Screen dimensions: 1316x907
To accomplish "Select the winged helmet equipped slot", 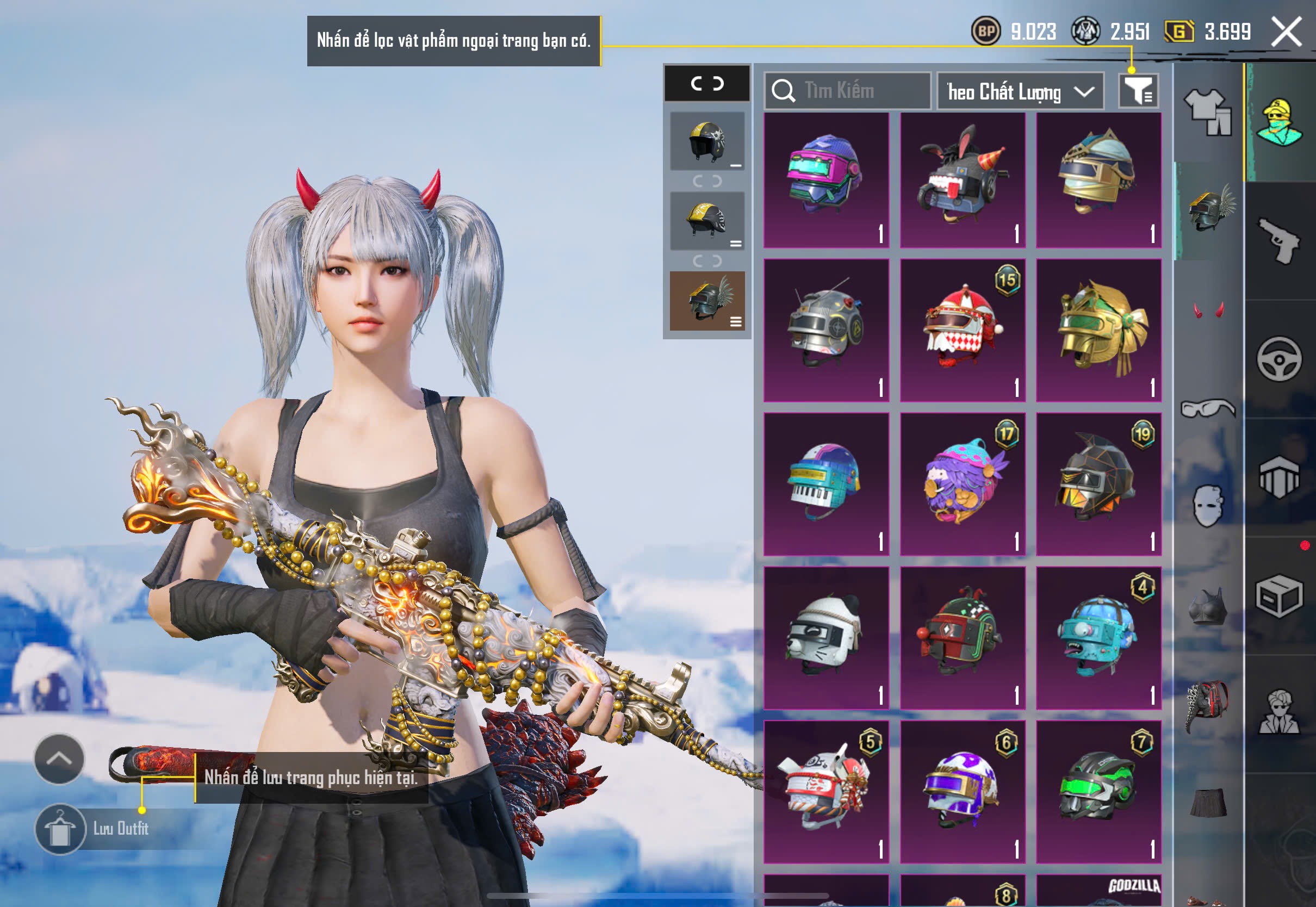I will tap(707, 301).
